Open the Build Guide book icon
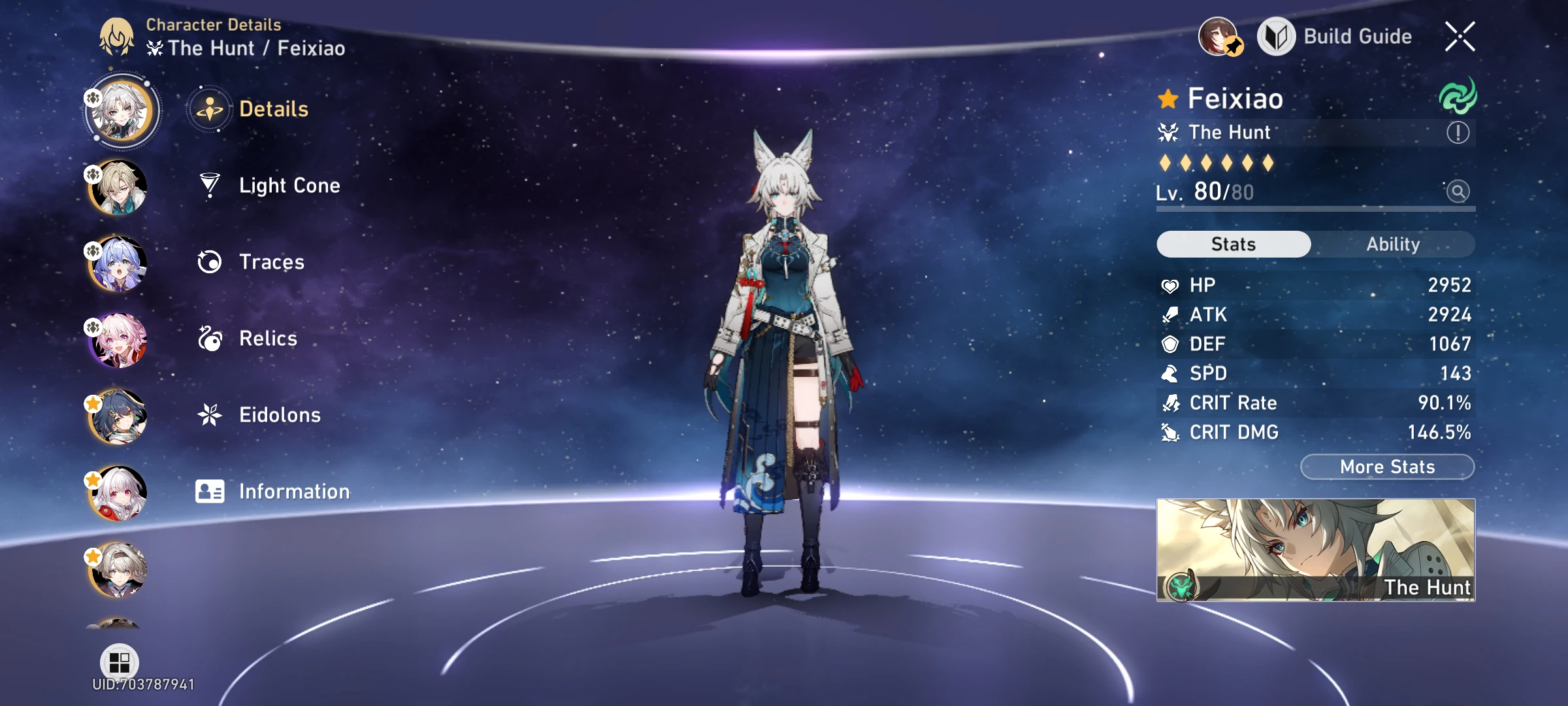The width and height of the screenshot is (1568, 706). click(x=1275, y=37)
